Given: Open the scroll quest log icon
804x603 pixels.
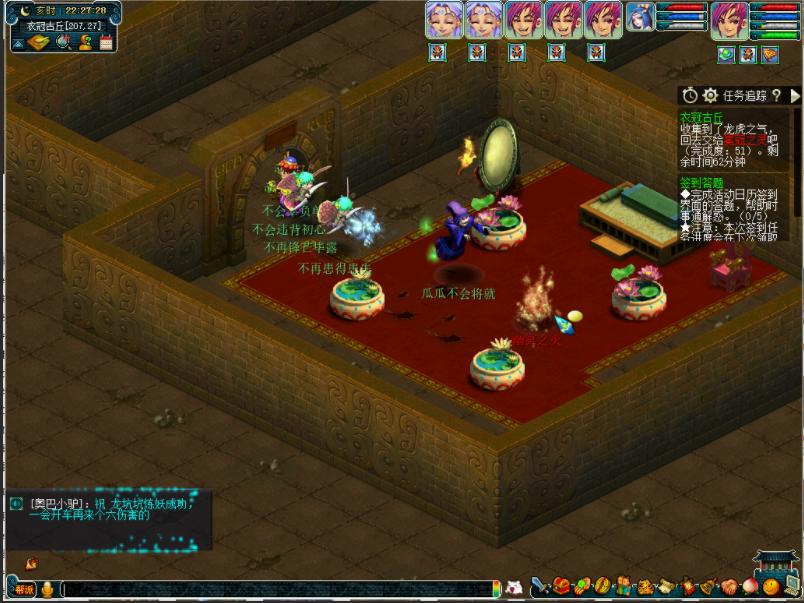Looking at the screenshot, I should click(x=666, y=586).
